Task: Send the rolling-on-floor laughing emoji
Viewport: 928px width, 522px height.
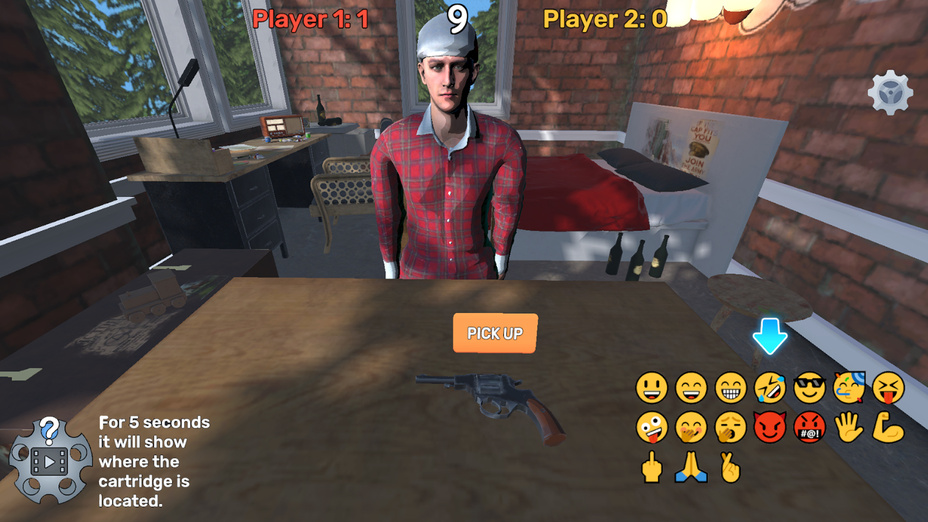Action: coord(770,387)
